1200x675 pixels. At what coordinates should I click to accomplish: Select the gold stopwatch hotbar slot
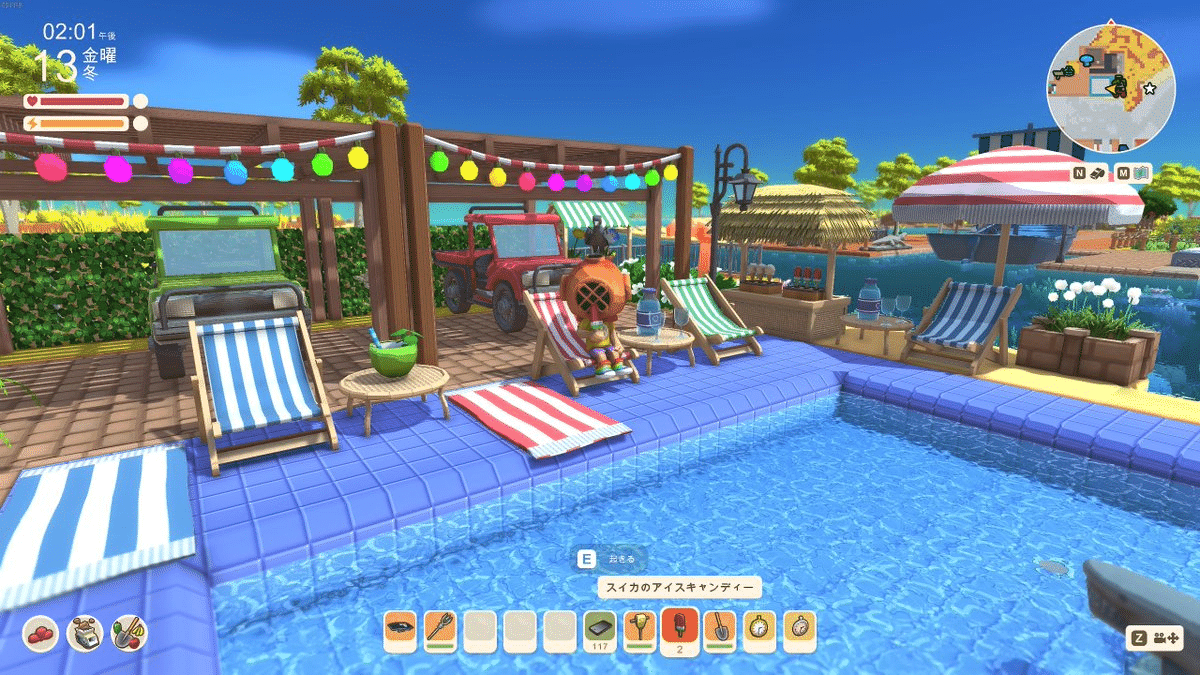[x=759, y=628]
